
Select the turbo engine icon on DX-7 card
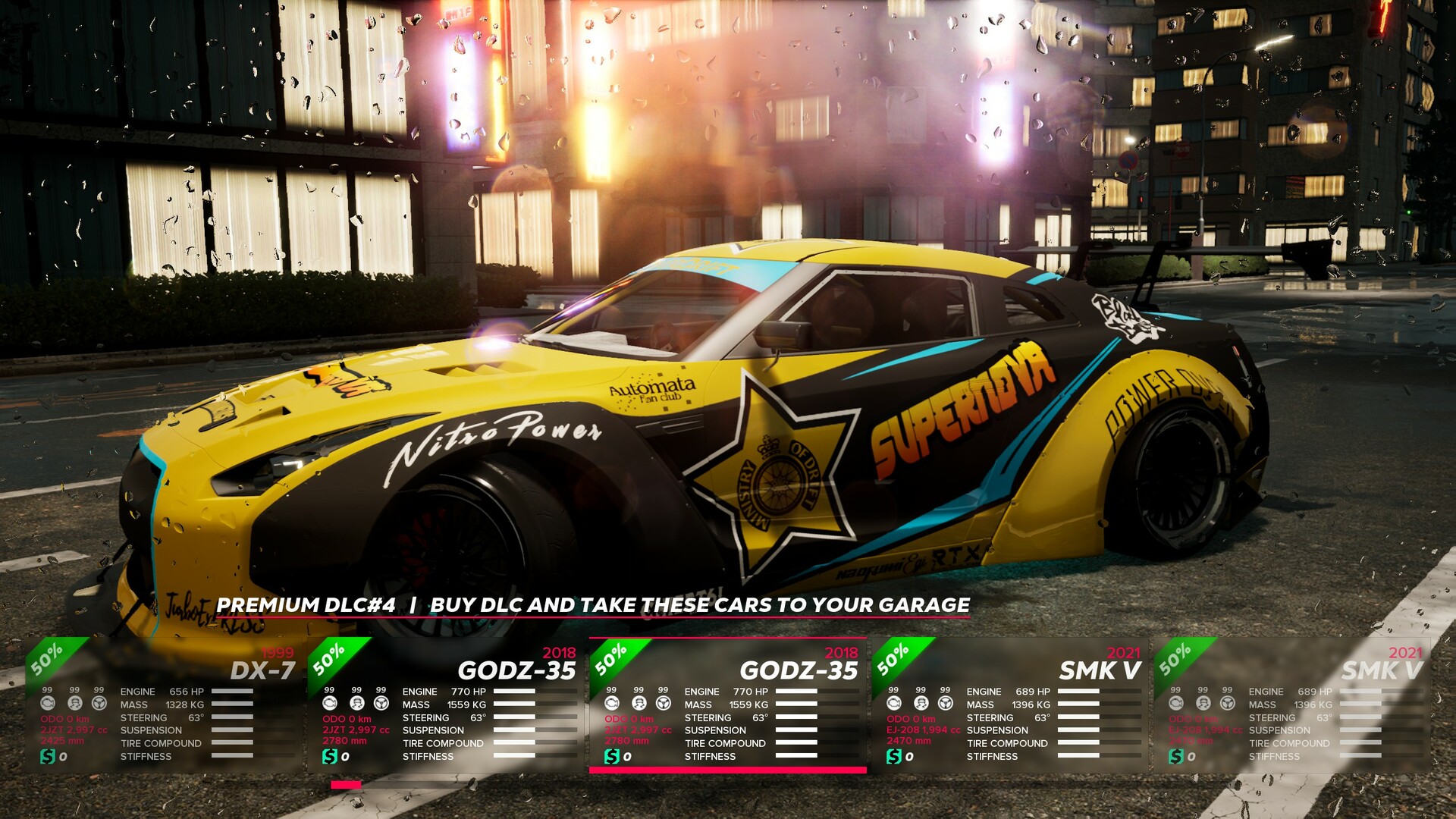coord(47,704)
